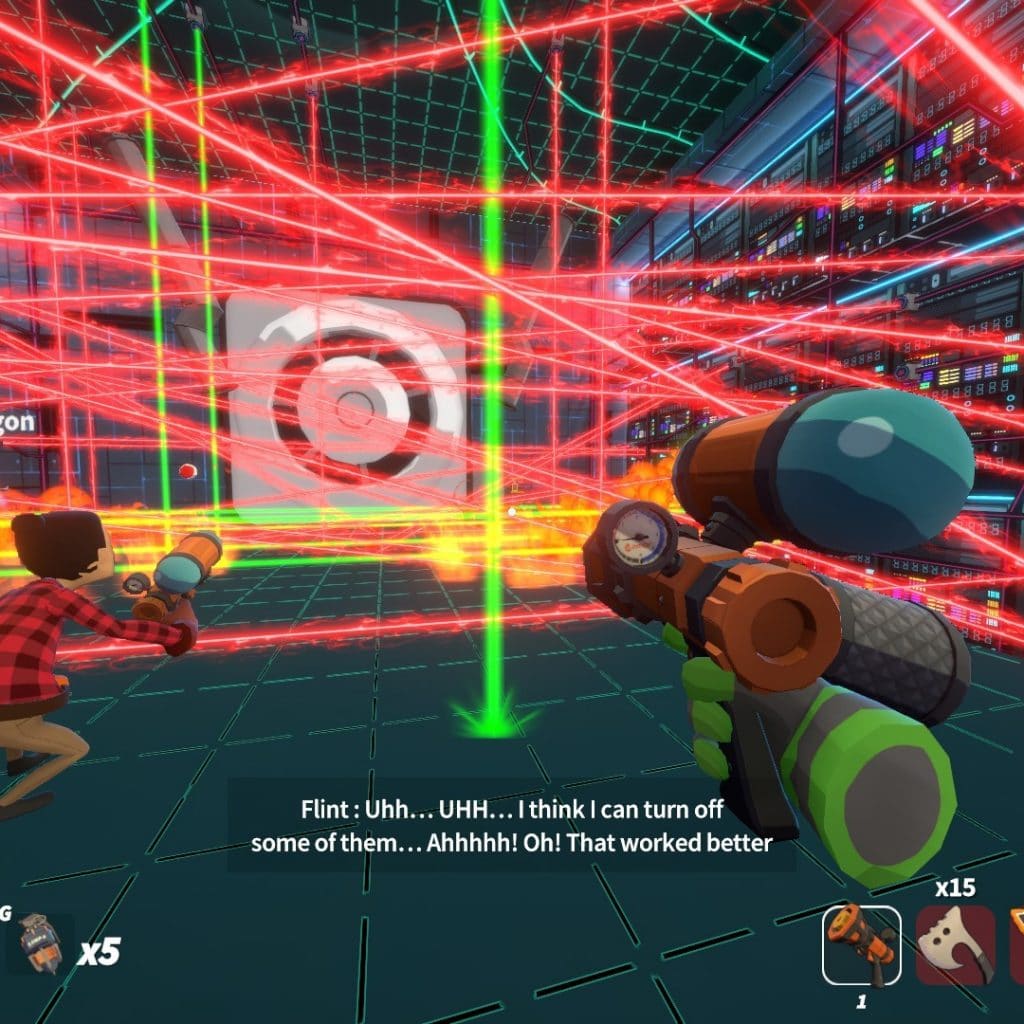Switch to the throwing axe slot
The image size is (1024, 1024).
pyautogui.click(x=955, y=944)
